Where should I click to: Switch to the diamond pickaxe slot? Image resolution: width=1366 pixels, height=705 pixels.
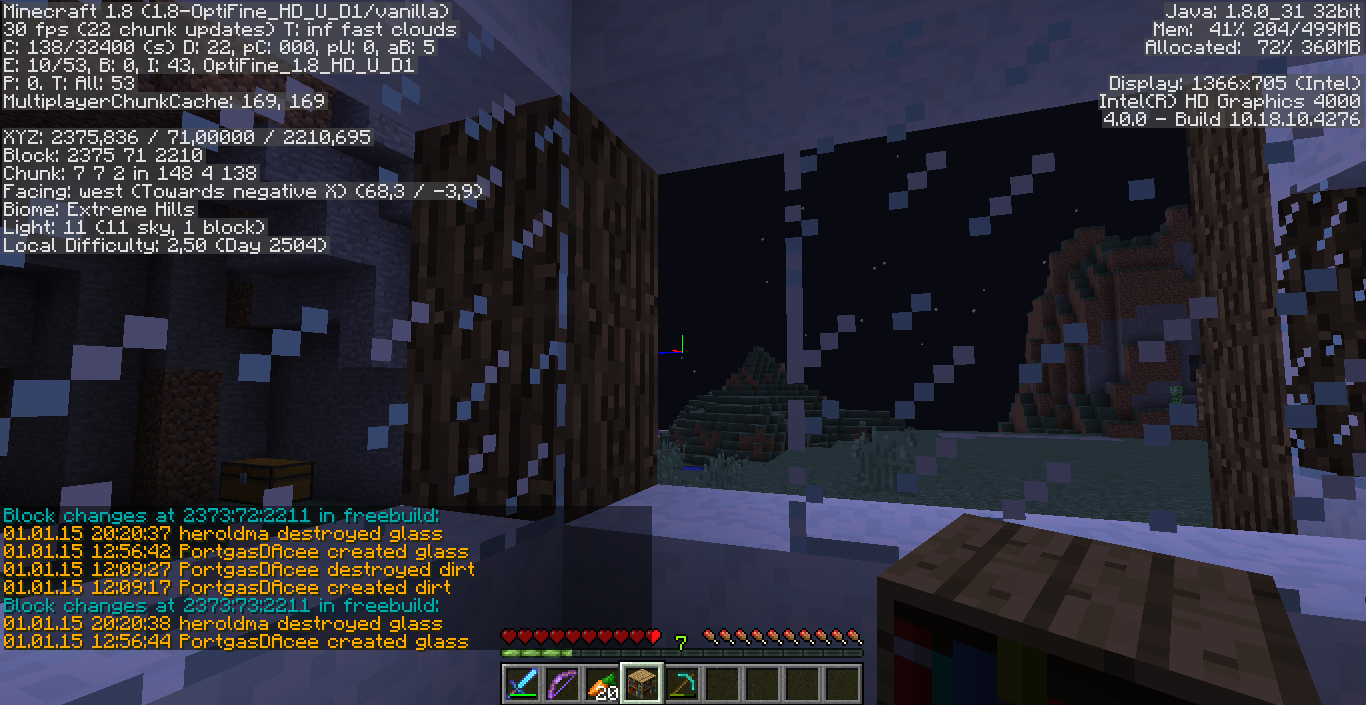681,684
